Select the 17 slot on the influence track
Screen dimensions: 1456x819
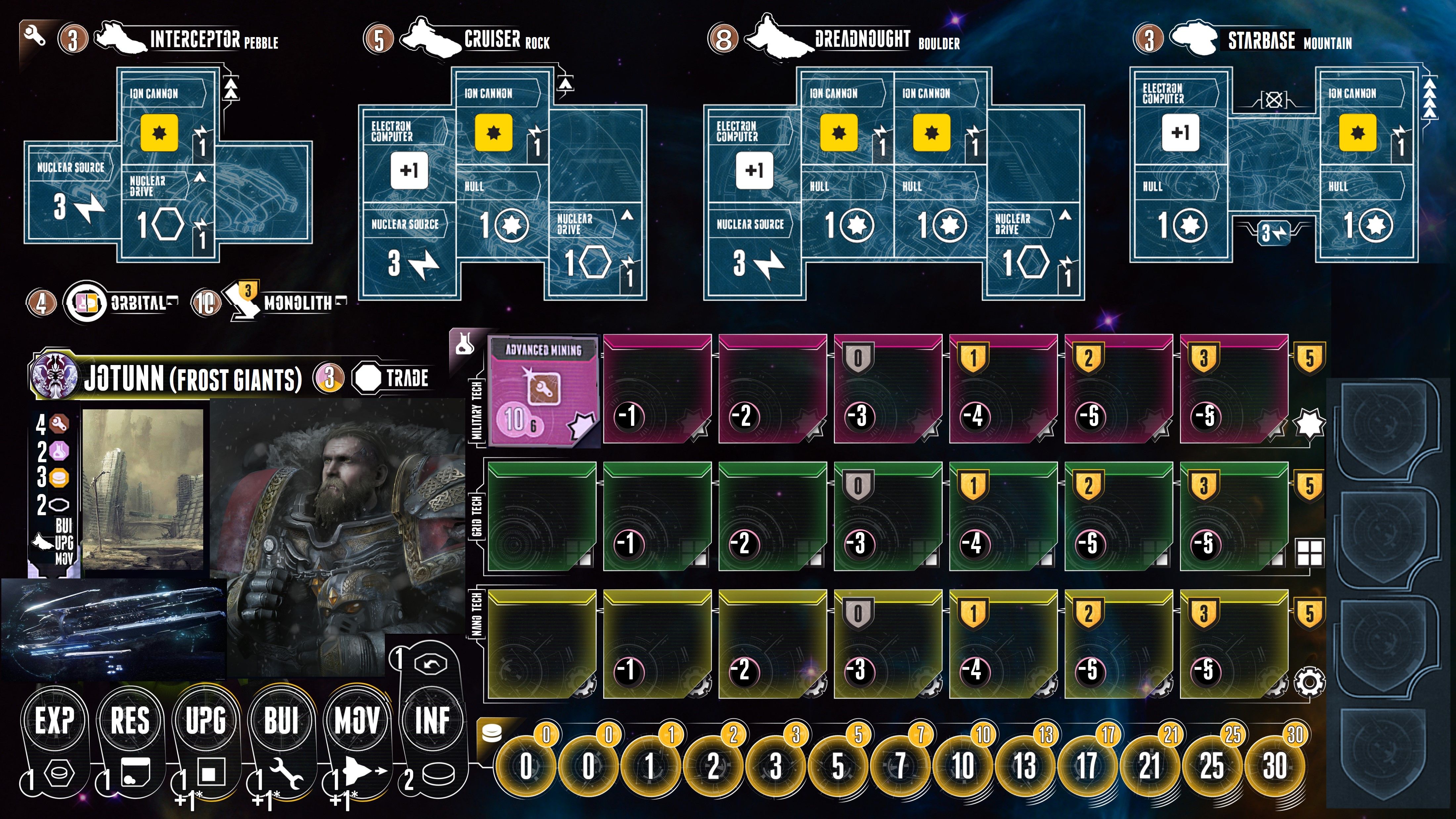tap(1087, 766)
